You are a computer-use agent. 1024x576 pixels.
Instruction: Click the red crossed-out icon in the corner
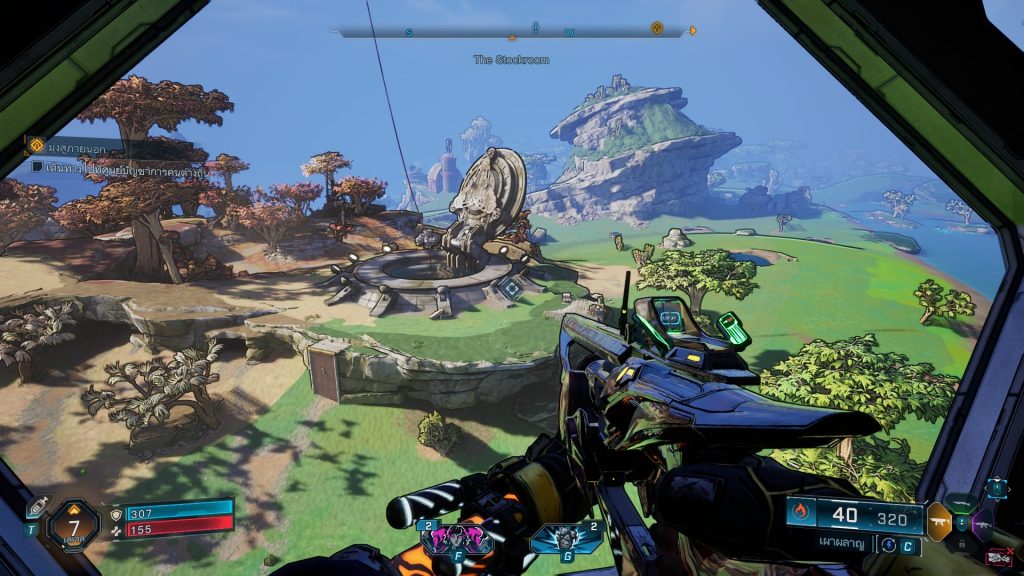(x=997, y=556)
